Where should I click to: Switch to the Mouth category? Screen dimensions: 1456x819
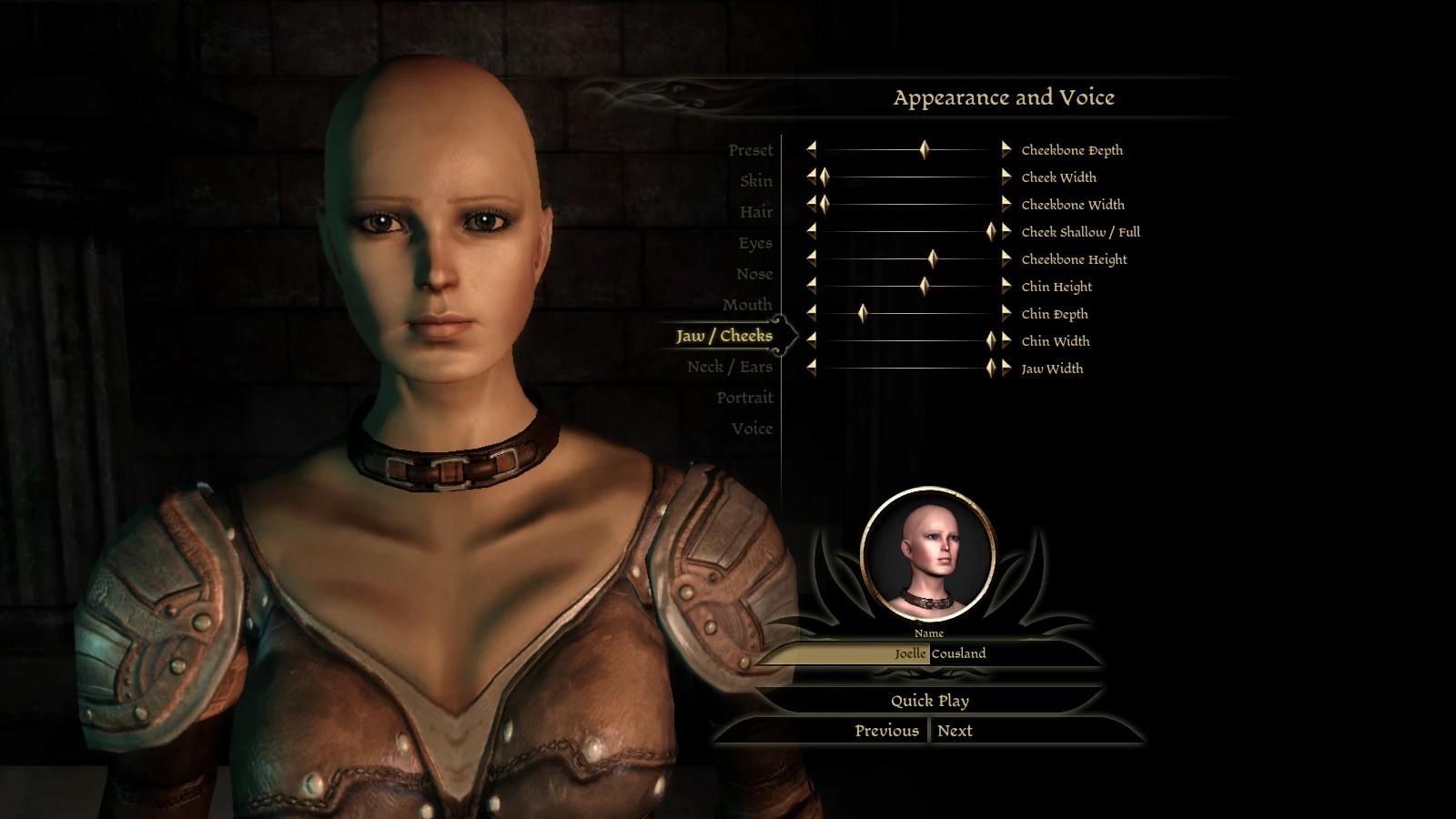(746, 305)
